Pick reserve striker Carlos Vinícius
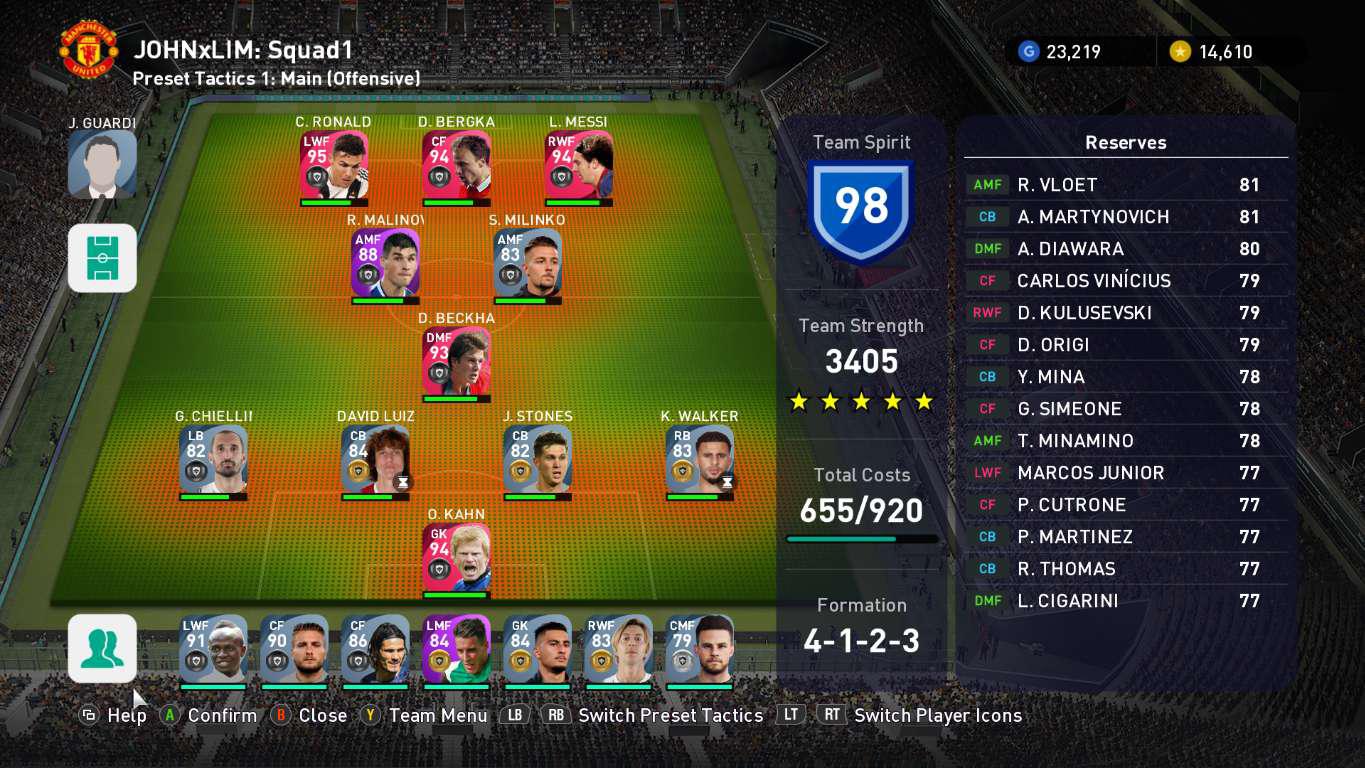The height and width of the screenshot is (768, 1365). pyautogui.click(x=1126, y=281)
